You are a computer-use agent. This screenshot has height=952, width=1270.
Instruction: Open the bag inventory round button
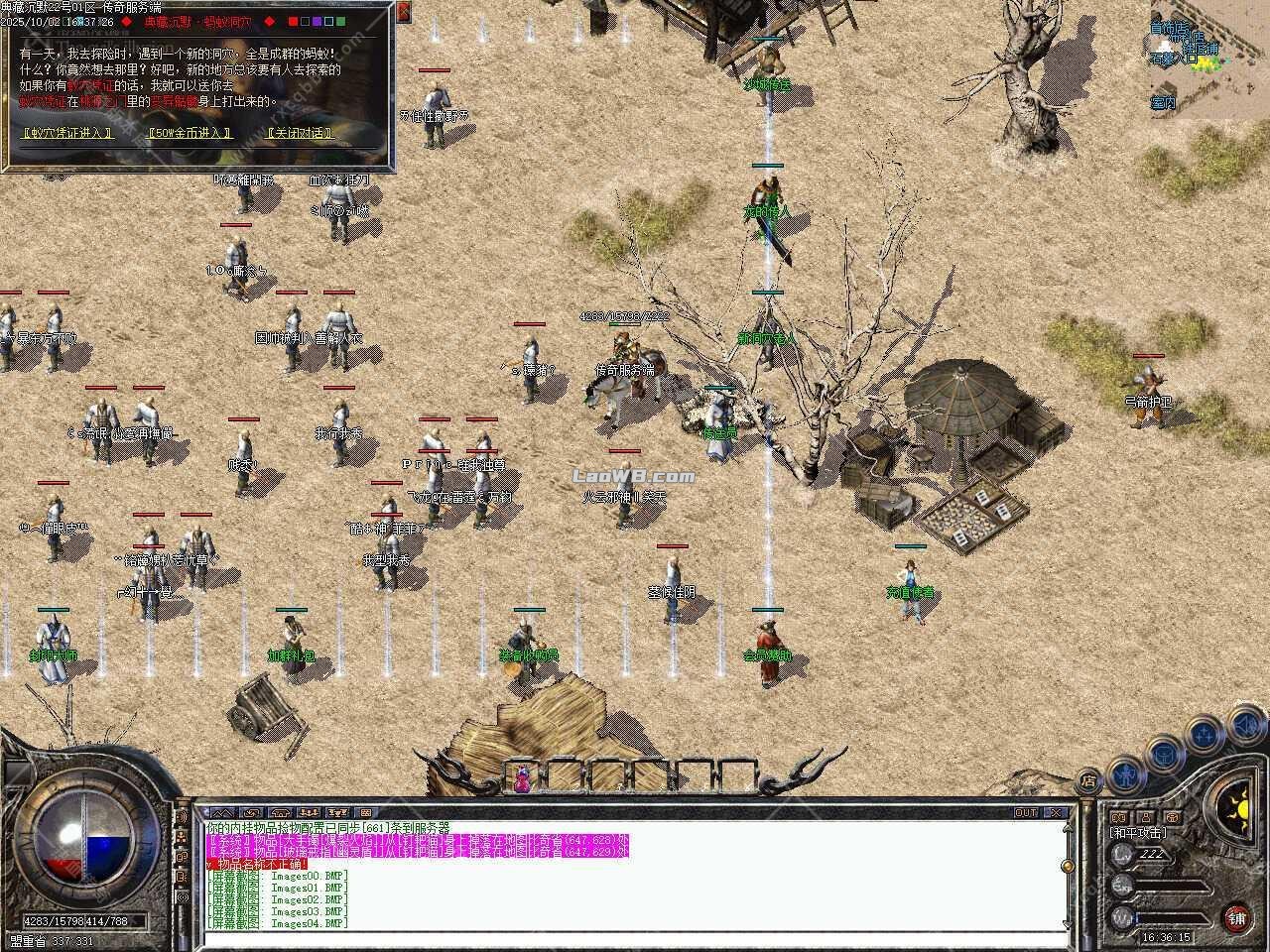[1165, 756]
